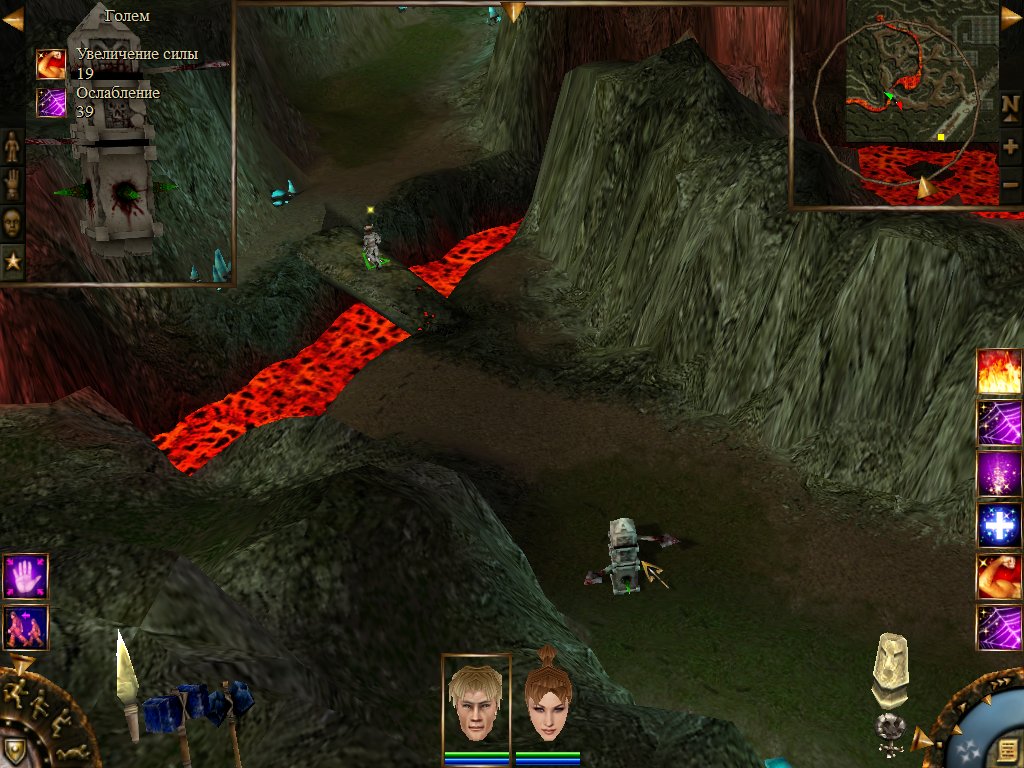Select the purple starburst spell icon
This screenshot has width=1024, height=768.
[x=999, y=474]
